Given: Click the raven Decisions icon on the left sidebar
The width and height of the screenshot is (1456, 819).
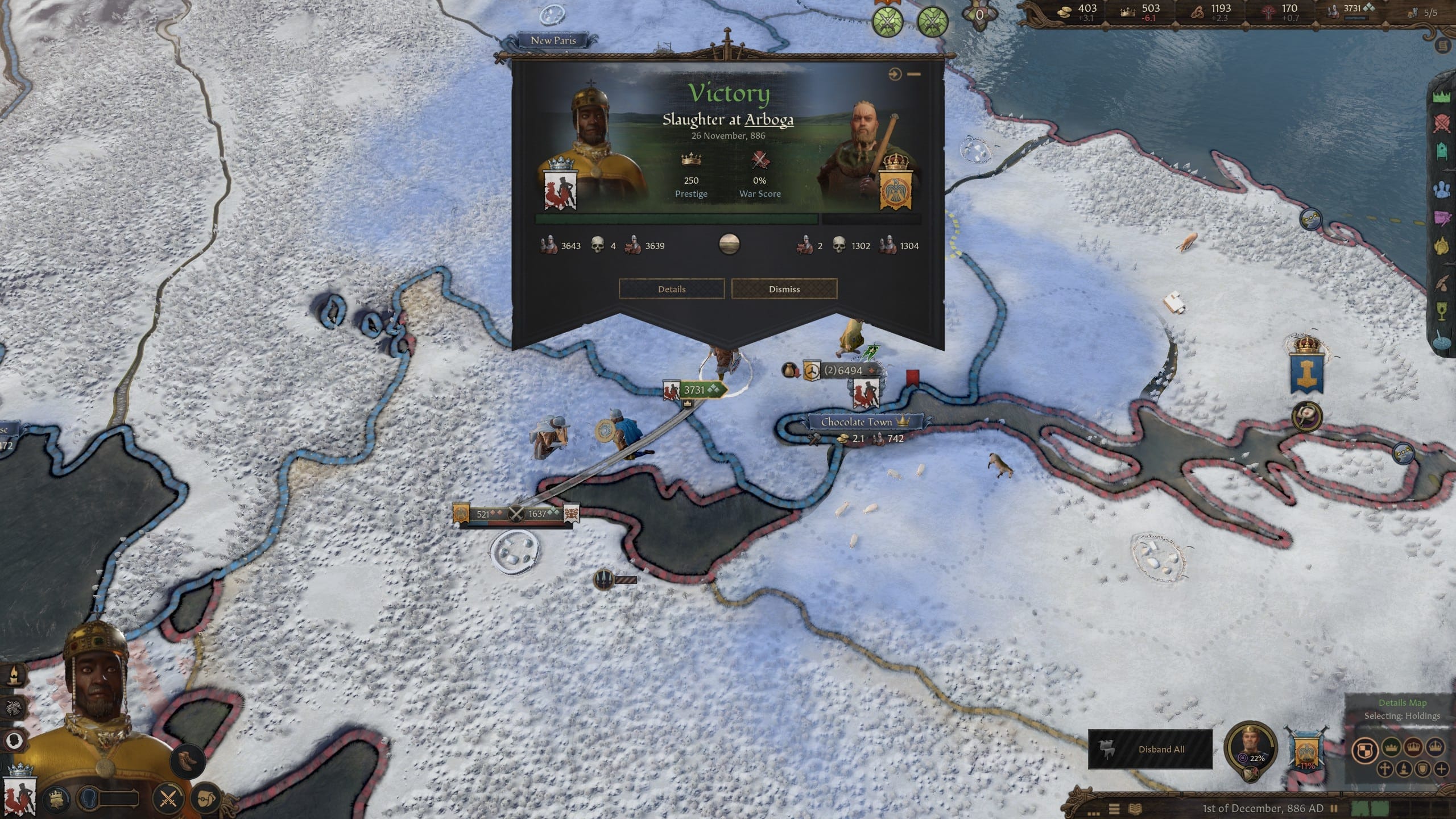Looking at the screenshot, I should point(14,708).
